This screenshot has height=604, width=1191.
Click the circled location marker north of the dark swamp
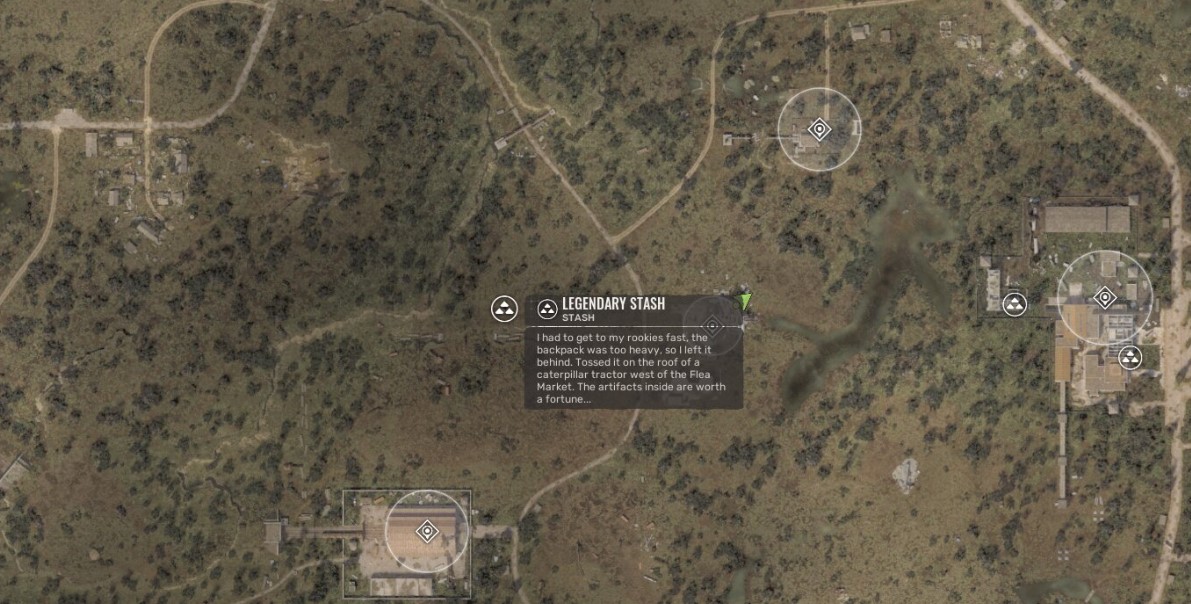[819, 129]
